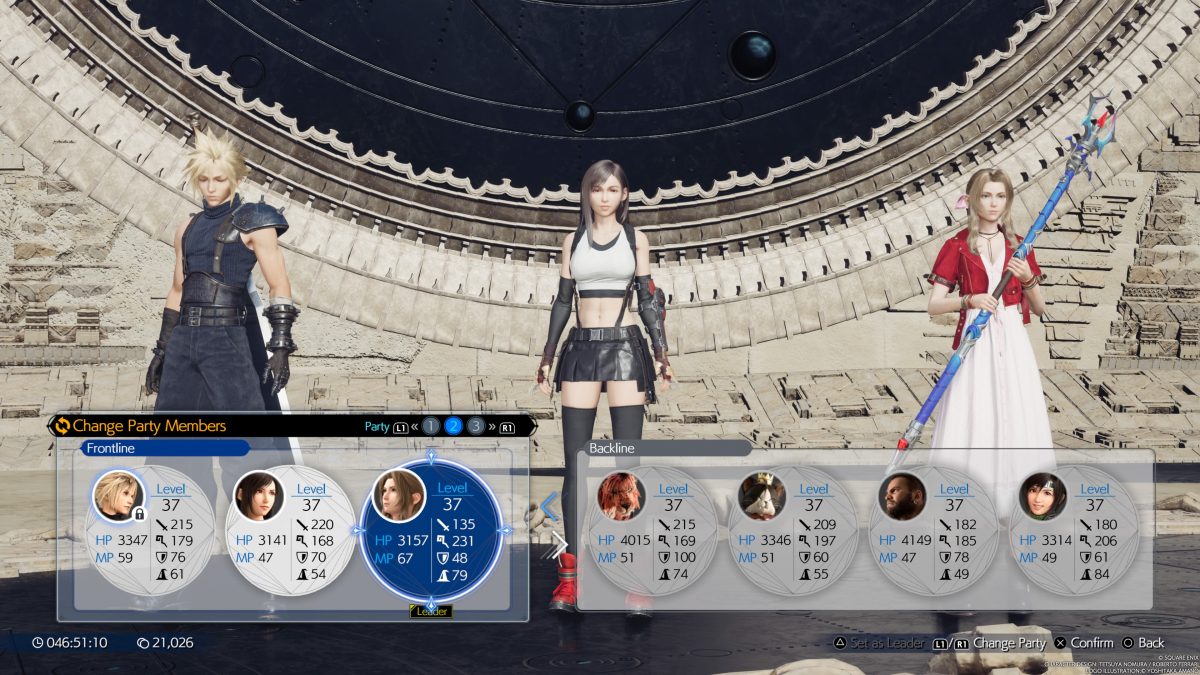Choose Barret from the backline
The width and height of the screenshot is (1200, 675).
934,530
